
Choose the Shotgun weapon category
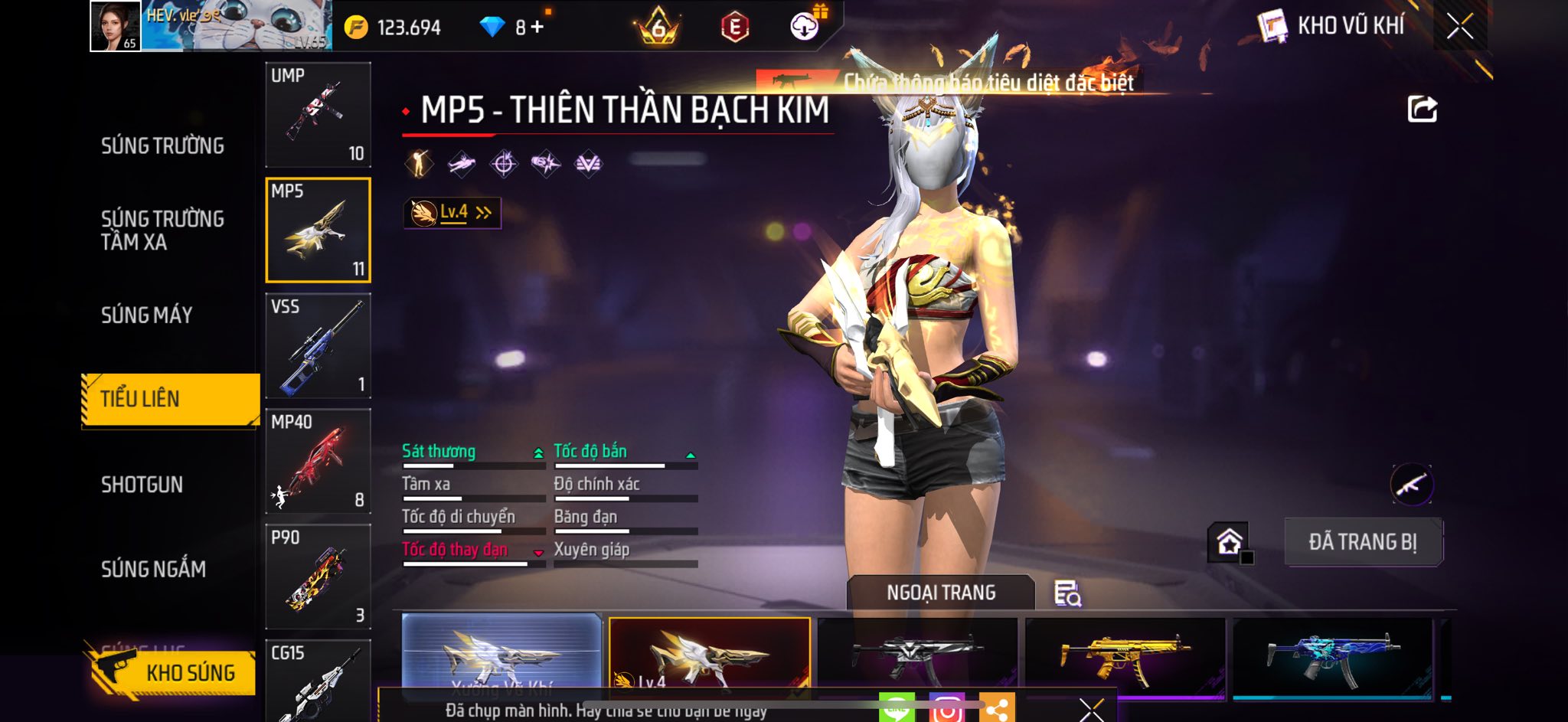(142, 485)
